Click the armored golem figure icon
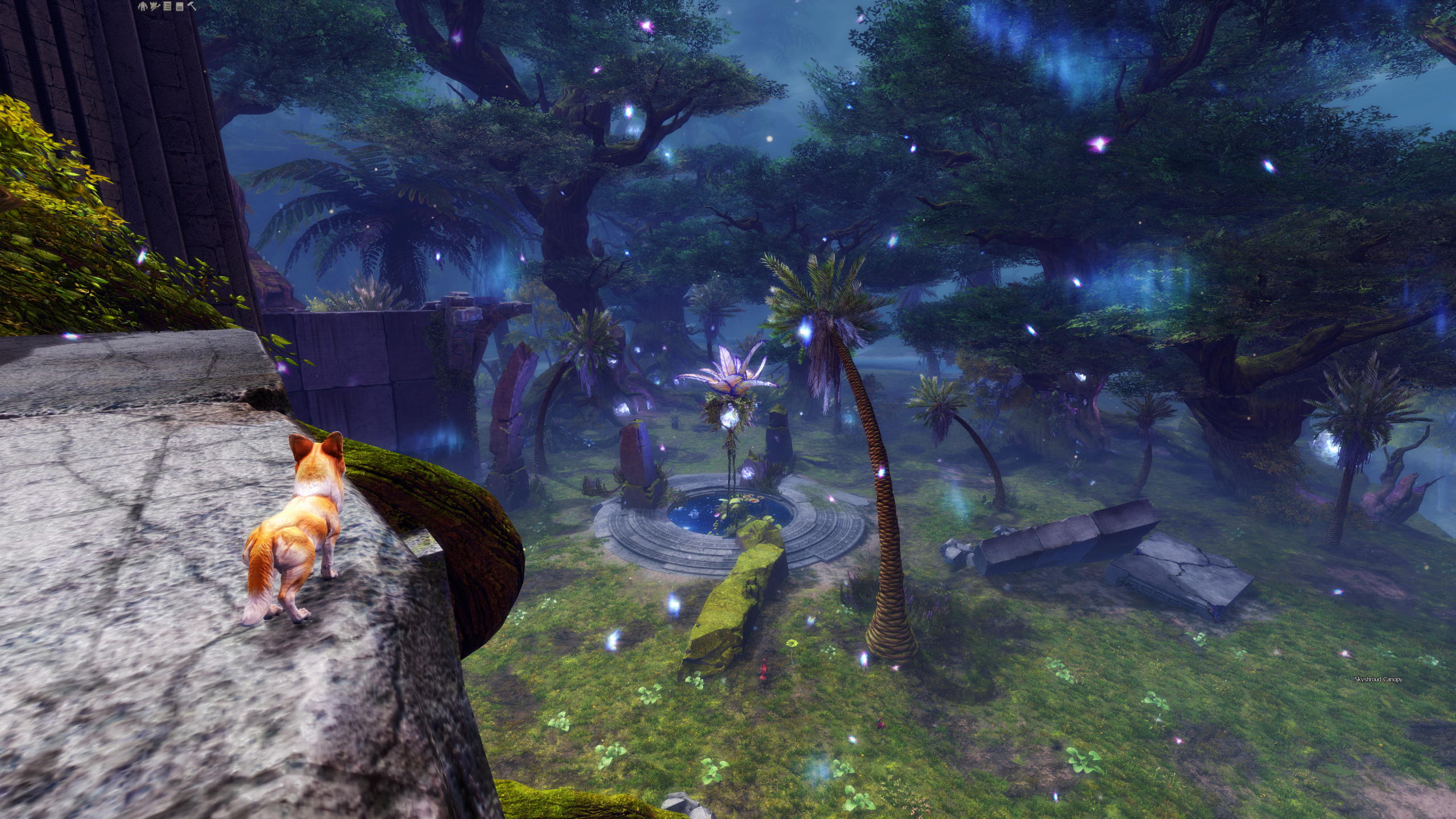The width and height of the screenshot is (1456, 819). coord(143,6)
